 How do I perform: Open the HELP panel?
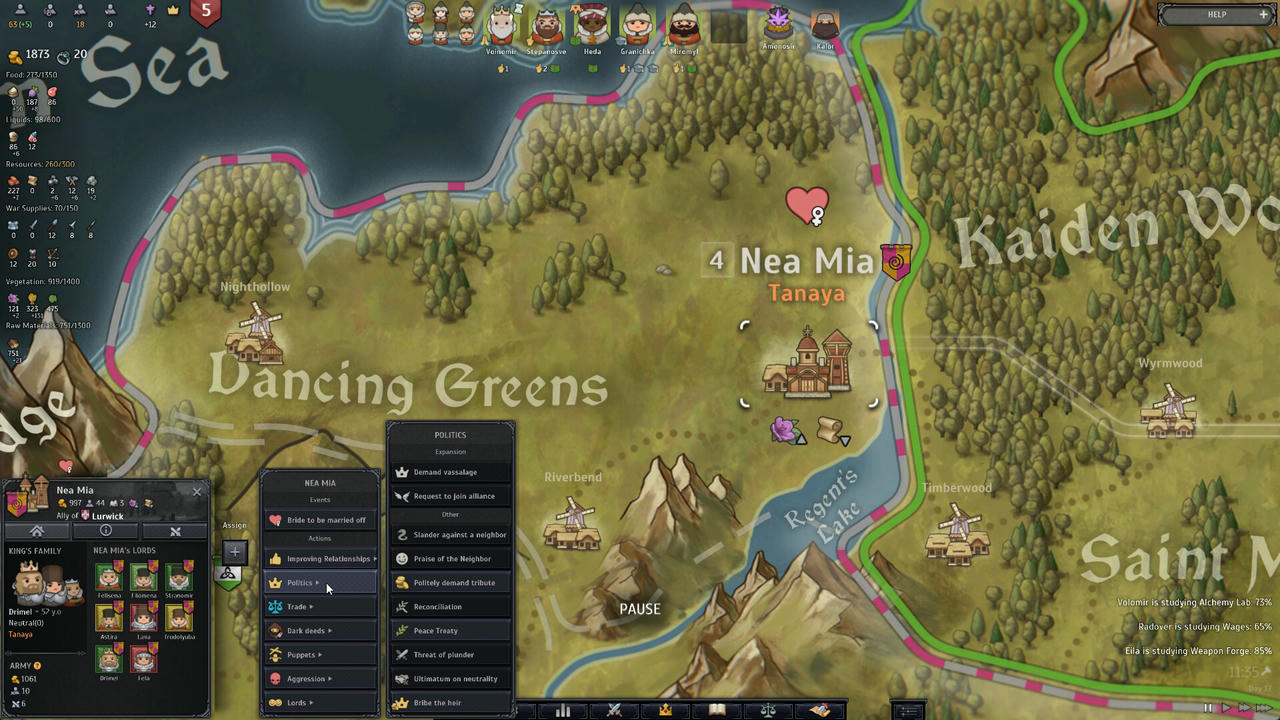(1216, 15)
